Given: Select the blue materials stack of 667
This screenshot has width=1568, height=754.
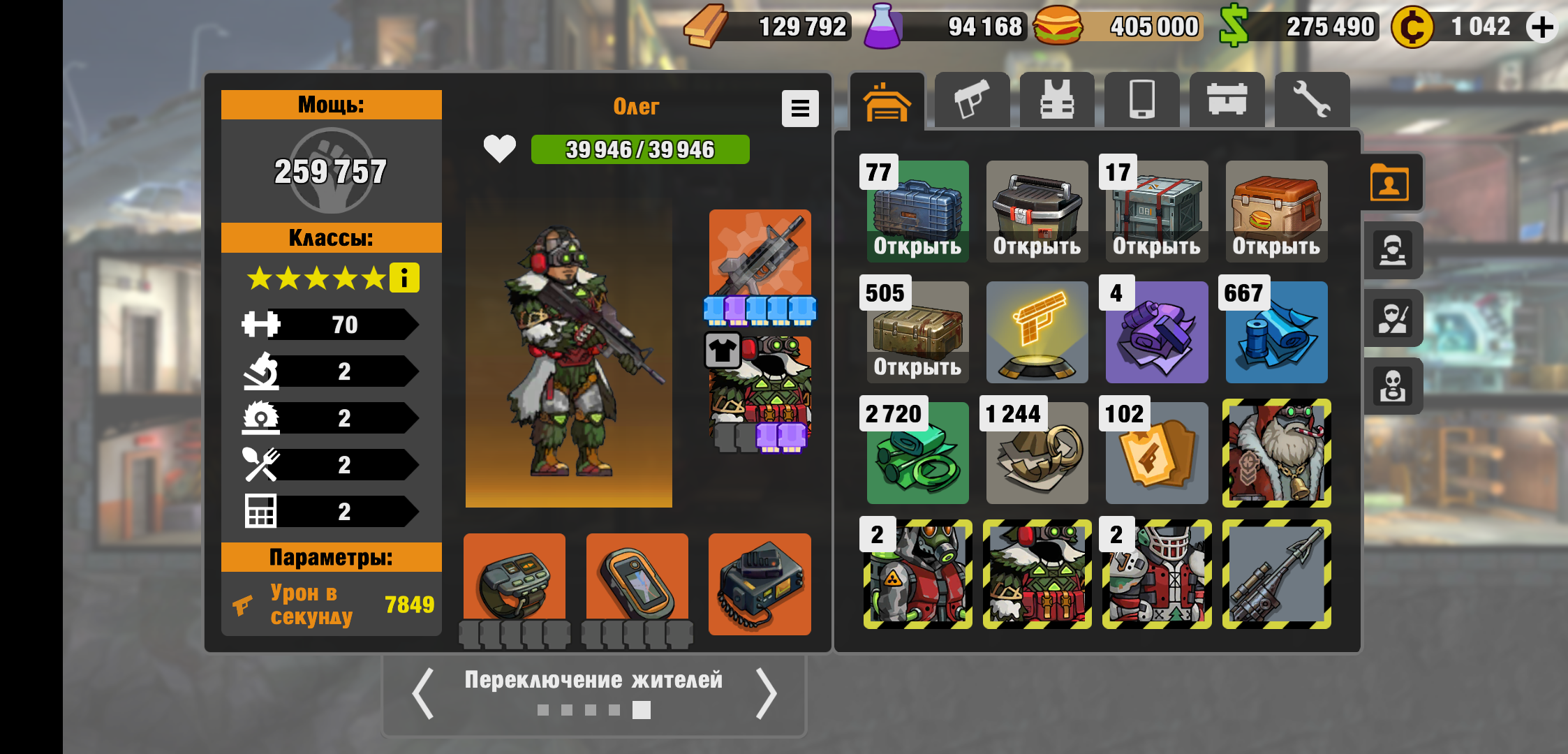Looking at the screenshot, I should pos(1276,333).
